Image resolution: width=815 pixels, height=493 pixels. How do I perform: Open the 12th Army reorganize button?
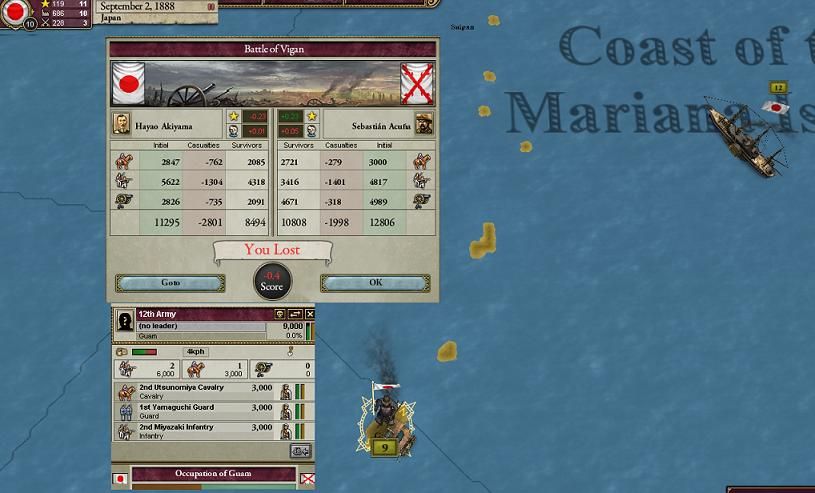click(x=295, y=314)
